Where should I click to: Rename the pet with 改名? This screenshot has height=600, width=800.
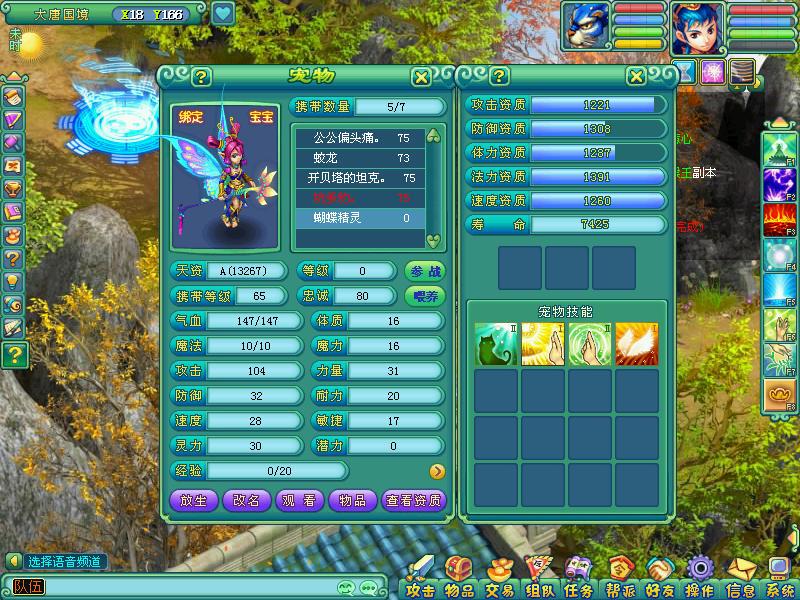[246, 500]
